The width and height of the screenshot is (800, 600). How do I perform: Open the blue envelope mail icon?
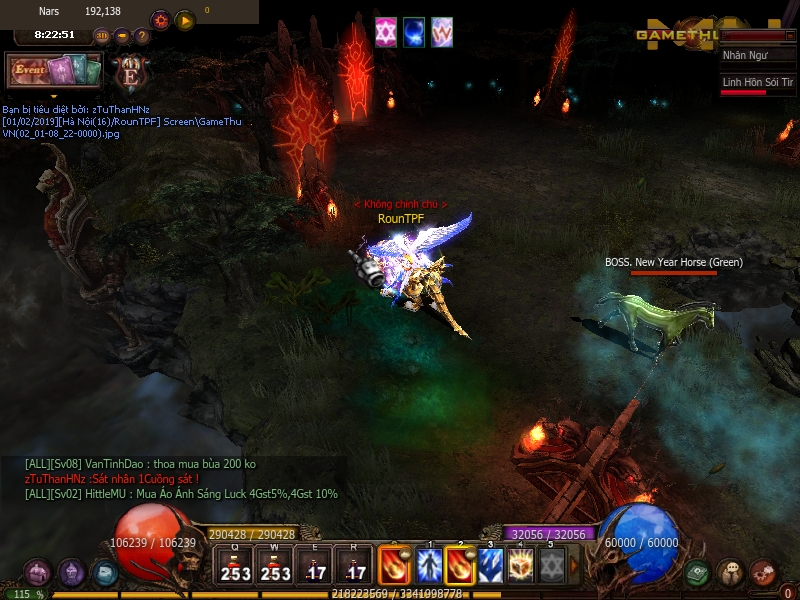click(105, 573)
